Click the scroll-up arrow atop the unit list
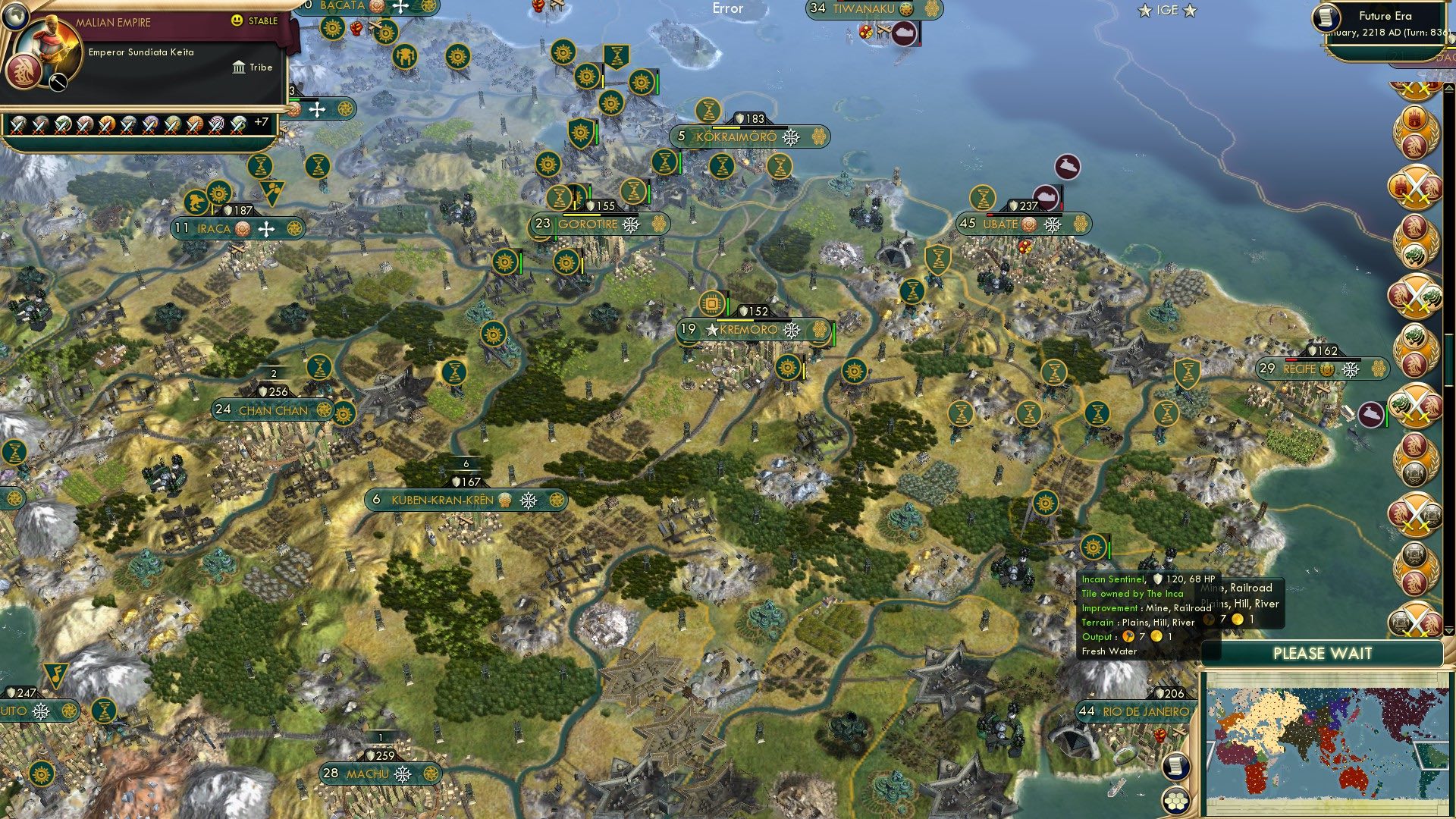The image size is (1456, 819). coord(1448,88)
